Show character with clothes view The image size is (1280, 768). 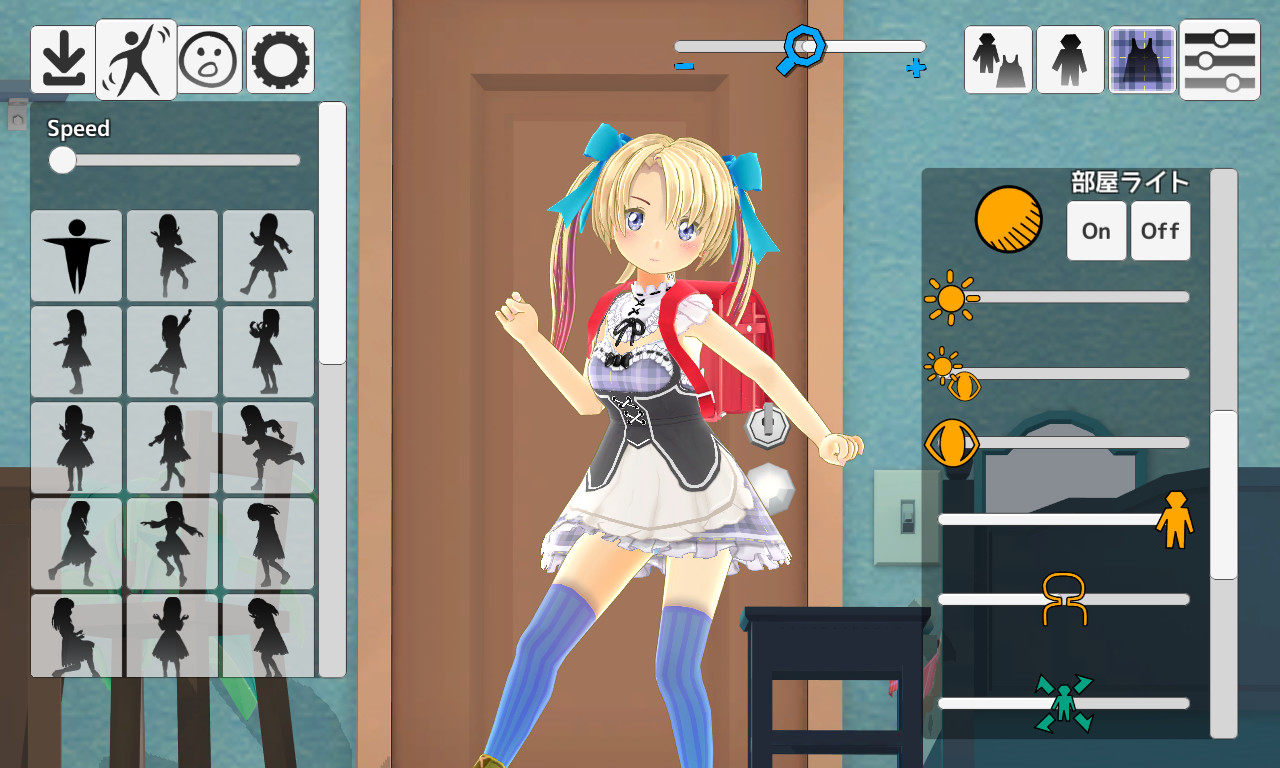pyautogui.click(x=997, y=60)
